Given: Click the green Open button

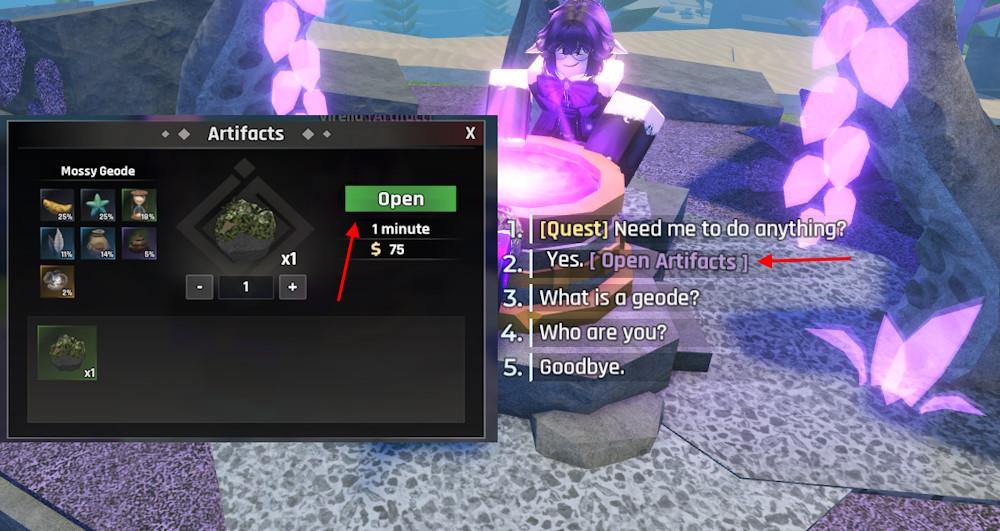Looking at the screenshot, I should click(x=400, y=199).
